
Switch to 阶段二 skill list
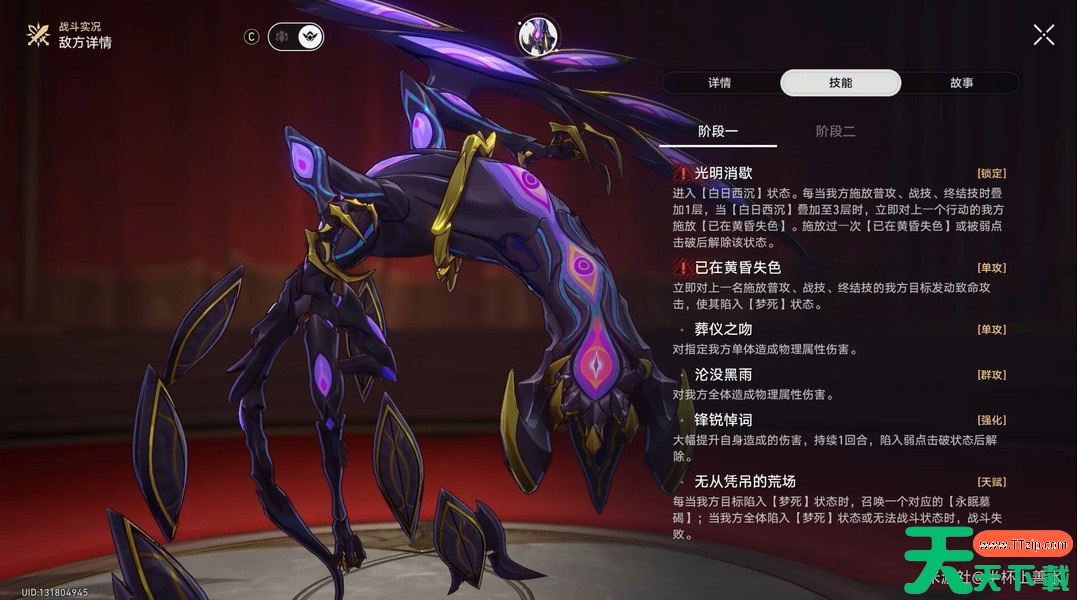(x=835, y=131)
